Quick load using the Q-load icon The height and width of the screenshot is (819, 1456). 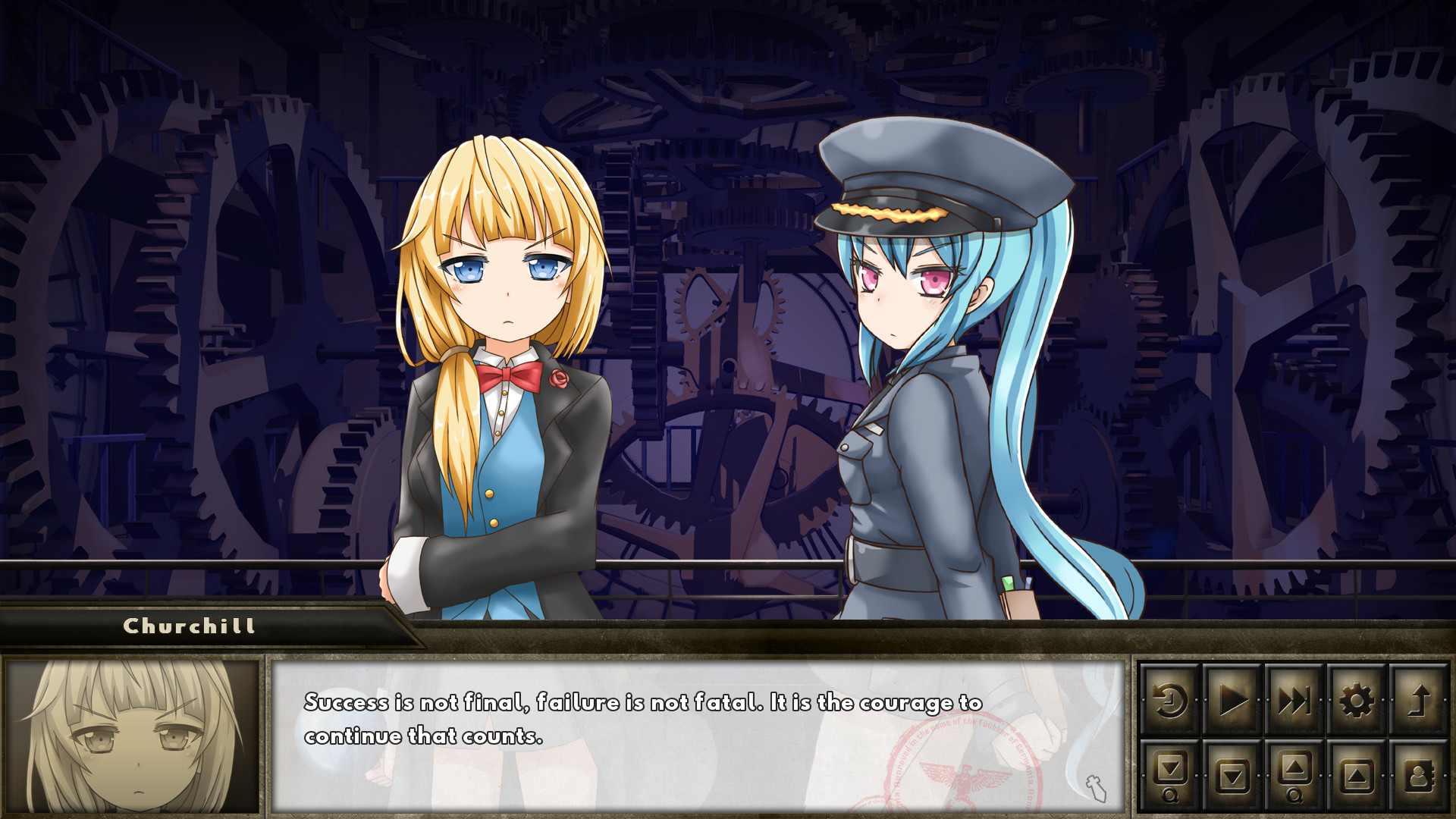pos(1294,776)
